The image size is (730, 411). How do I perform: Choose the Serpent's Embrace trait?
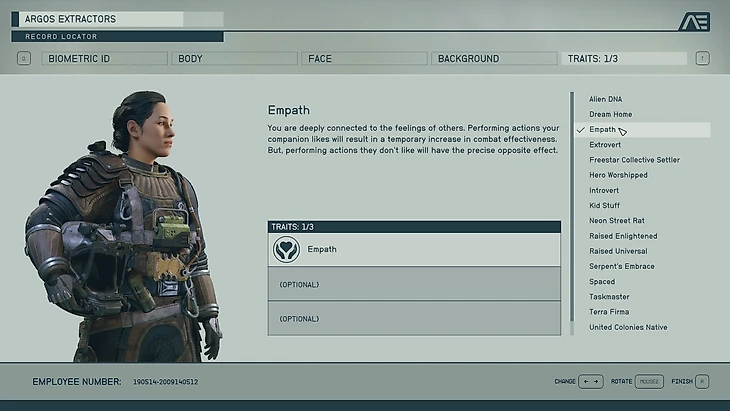[622, 266]
